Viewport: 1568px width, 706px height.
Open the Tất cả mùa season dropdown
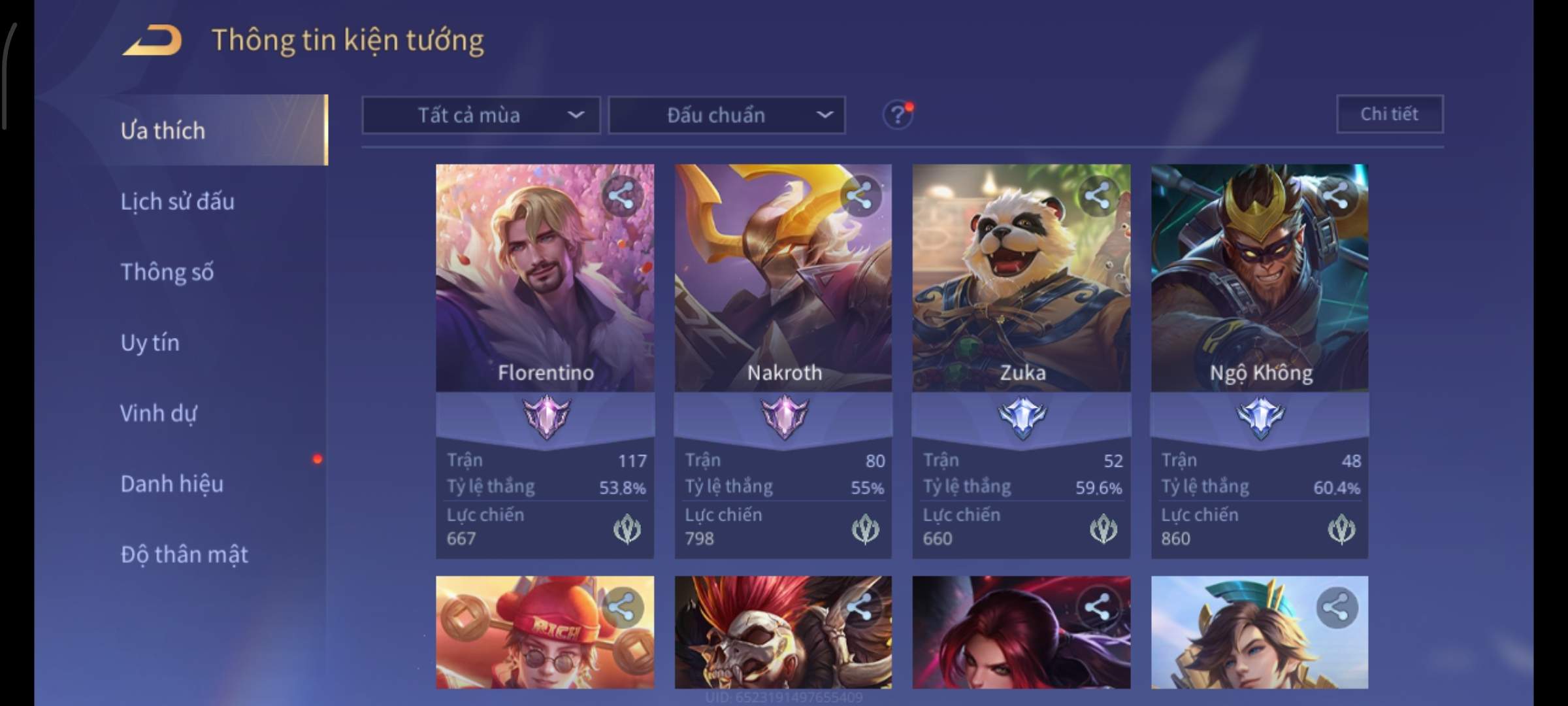481,116
